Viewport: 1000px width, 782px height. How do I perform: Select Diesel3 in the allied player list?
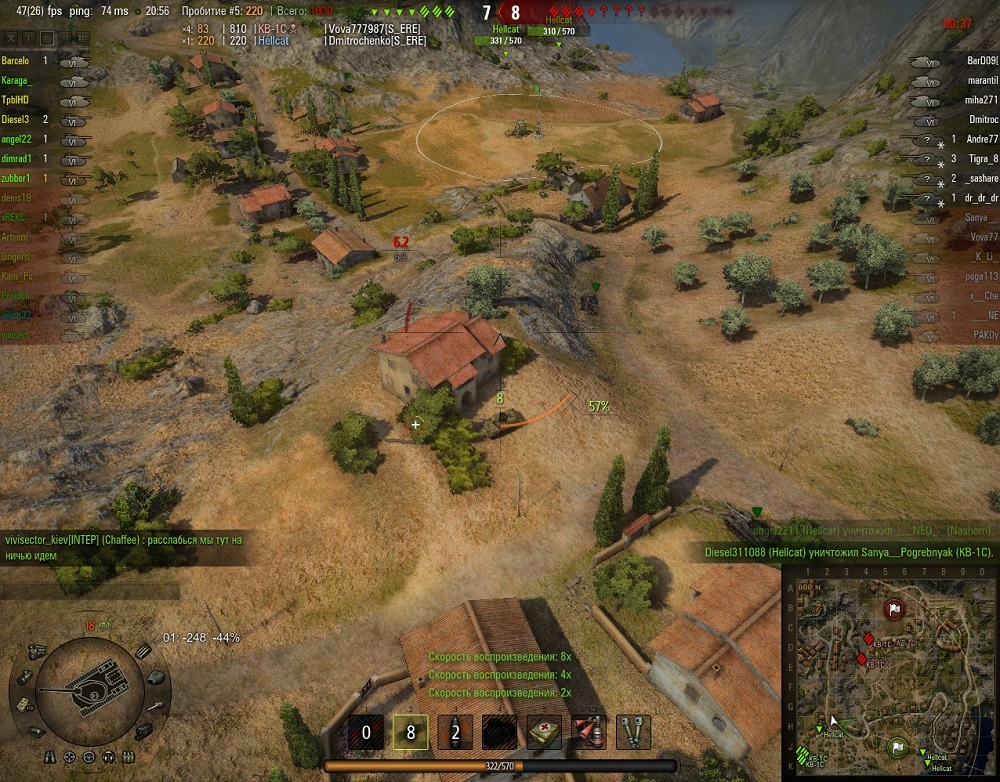coord(16,119)
